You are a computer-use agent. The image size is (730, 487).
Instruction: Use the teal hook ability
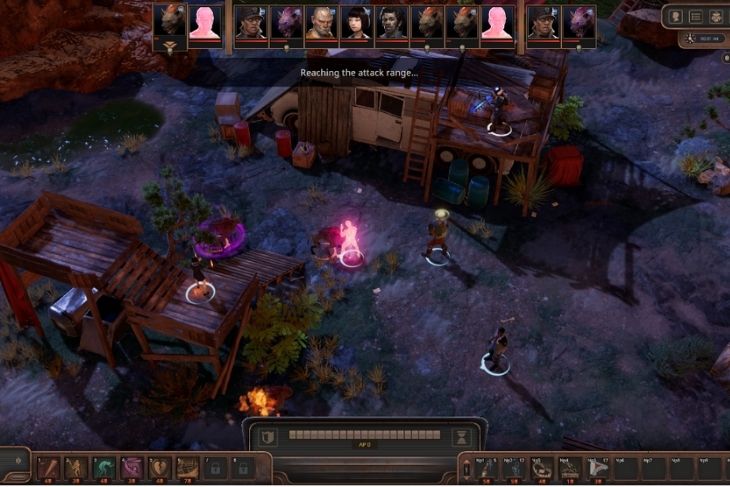point(104,466)
